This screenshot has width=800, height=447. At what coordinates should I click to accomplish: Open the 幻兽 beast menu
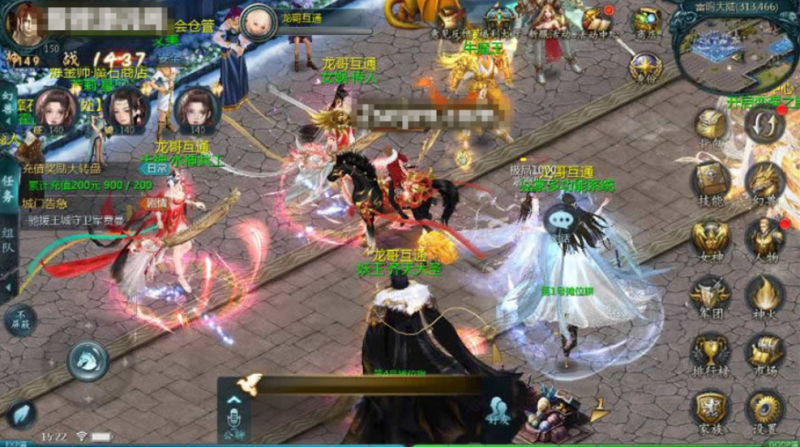pyautogui.click(x=765, y=180)
